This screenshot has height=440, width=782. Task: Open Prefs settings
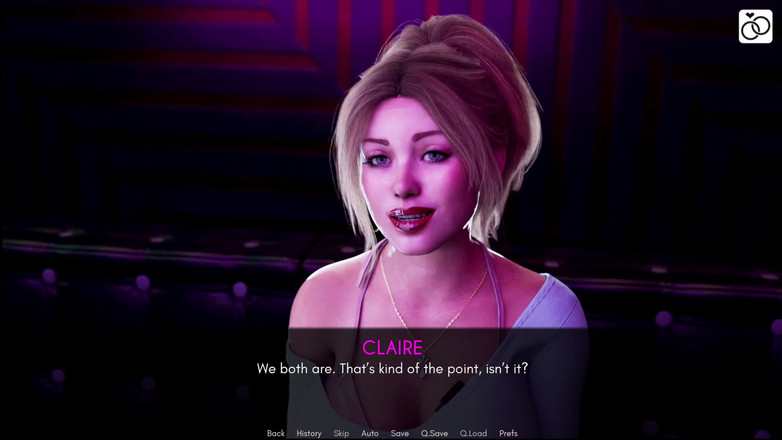[x=508, y=433]
